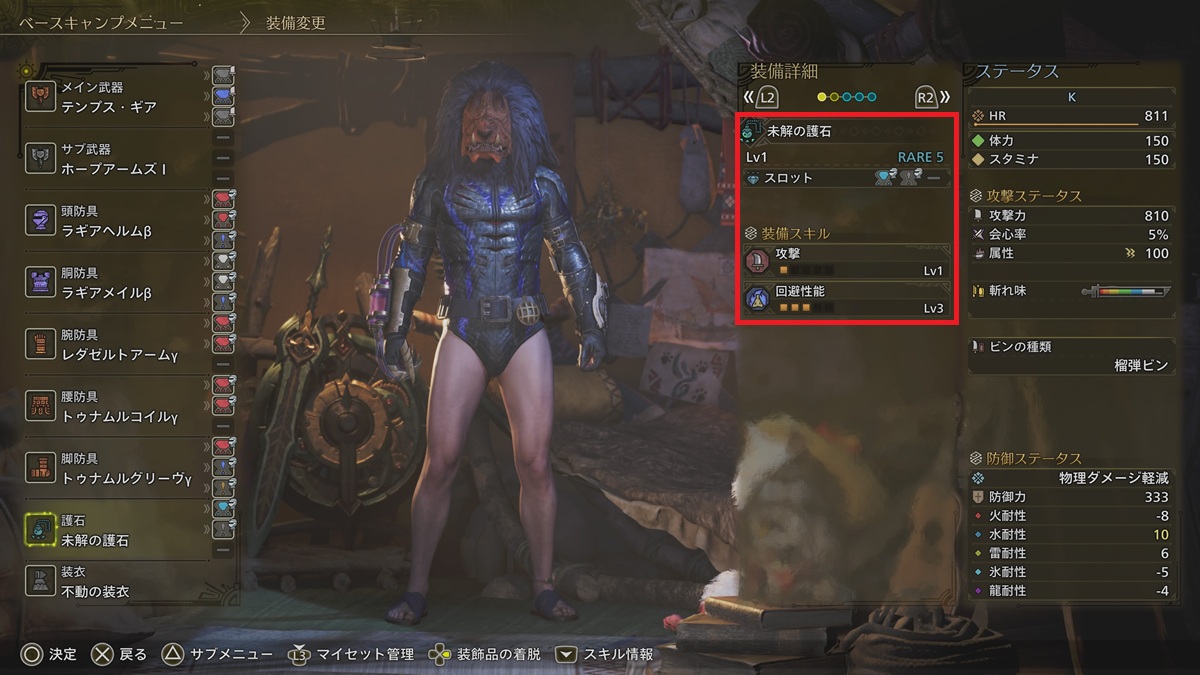Select the arm armor レダゼルトアームγ
The height and width of the screenshot is (675, 1200).
click(x=118, y=346)
